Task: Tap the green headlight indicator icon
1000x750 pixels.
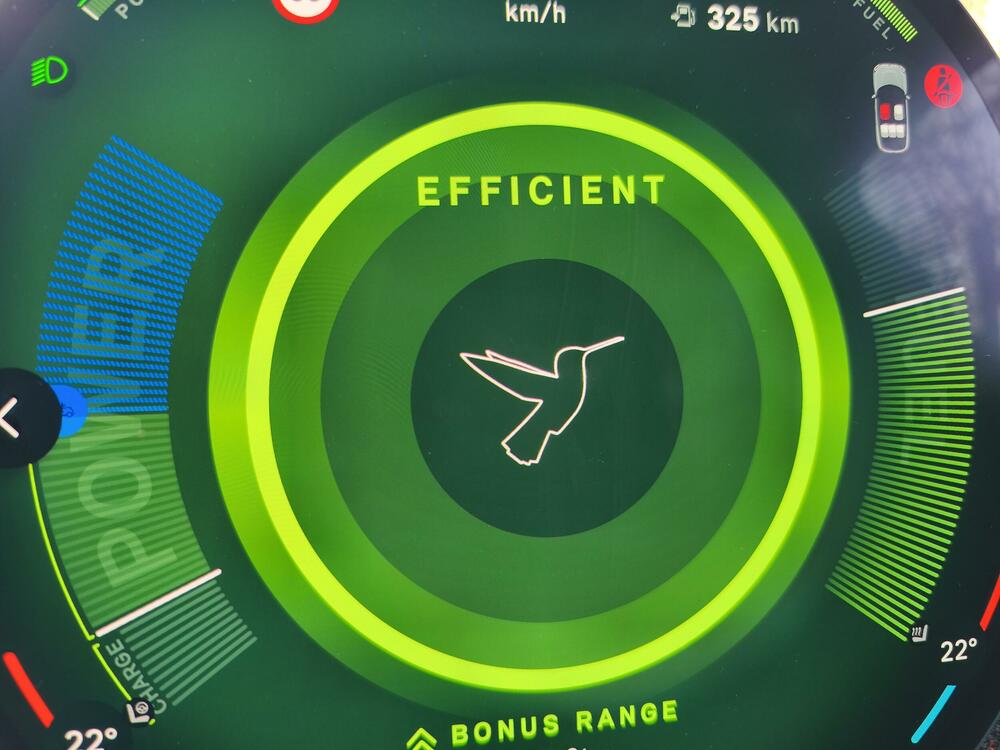Action: click(x=48, y=70)
